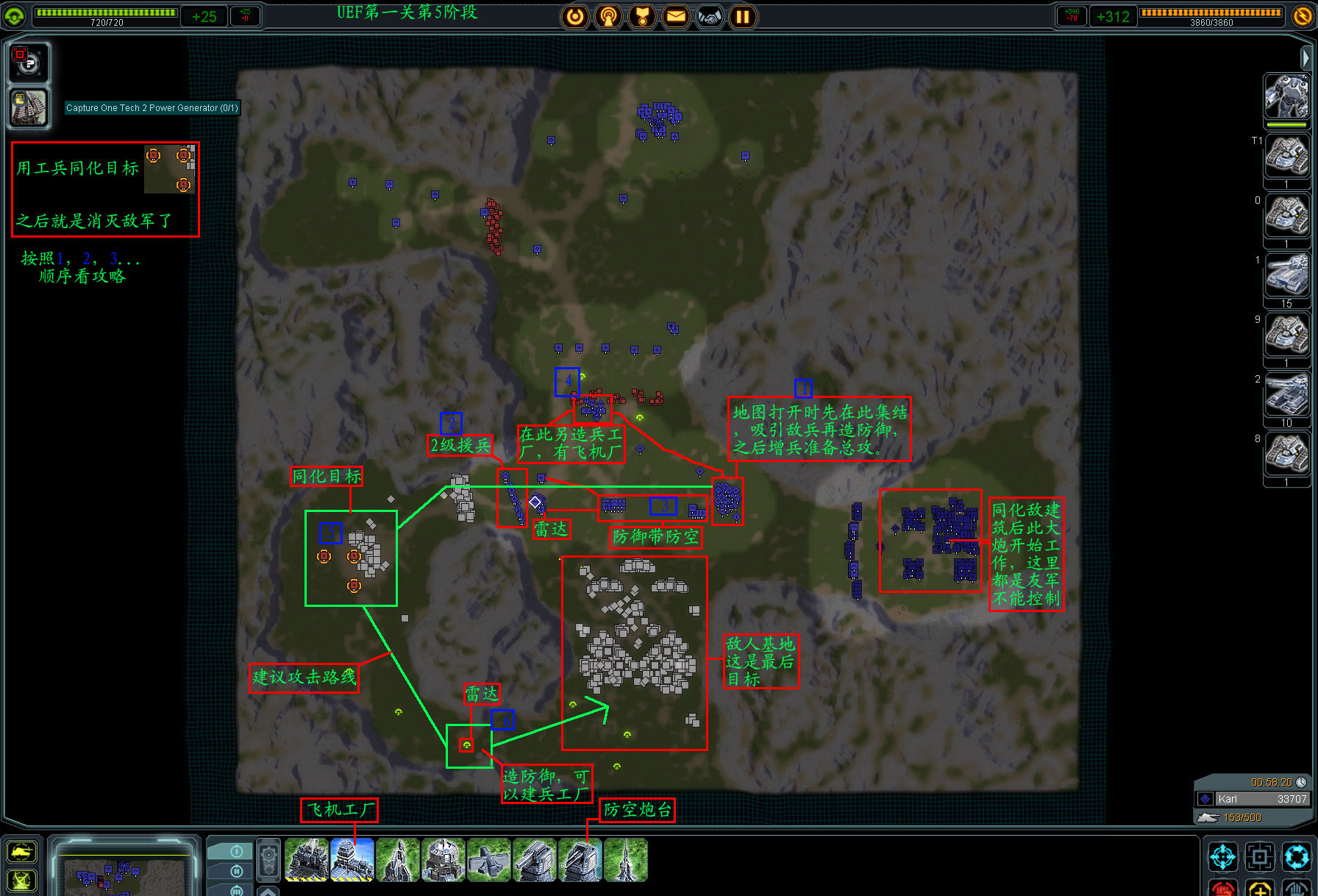Open the diplomacy handshake button

click(x=709, y=16)
